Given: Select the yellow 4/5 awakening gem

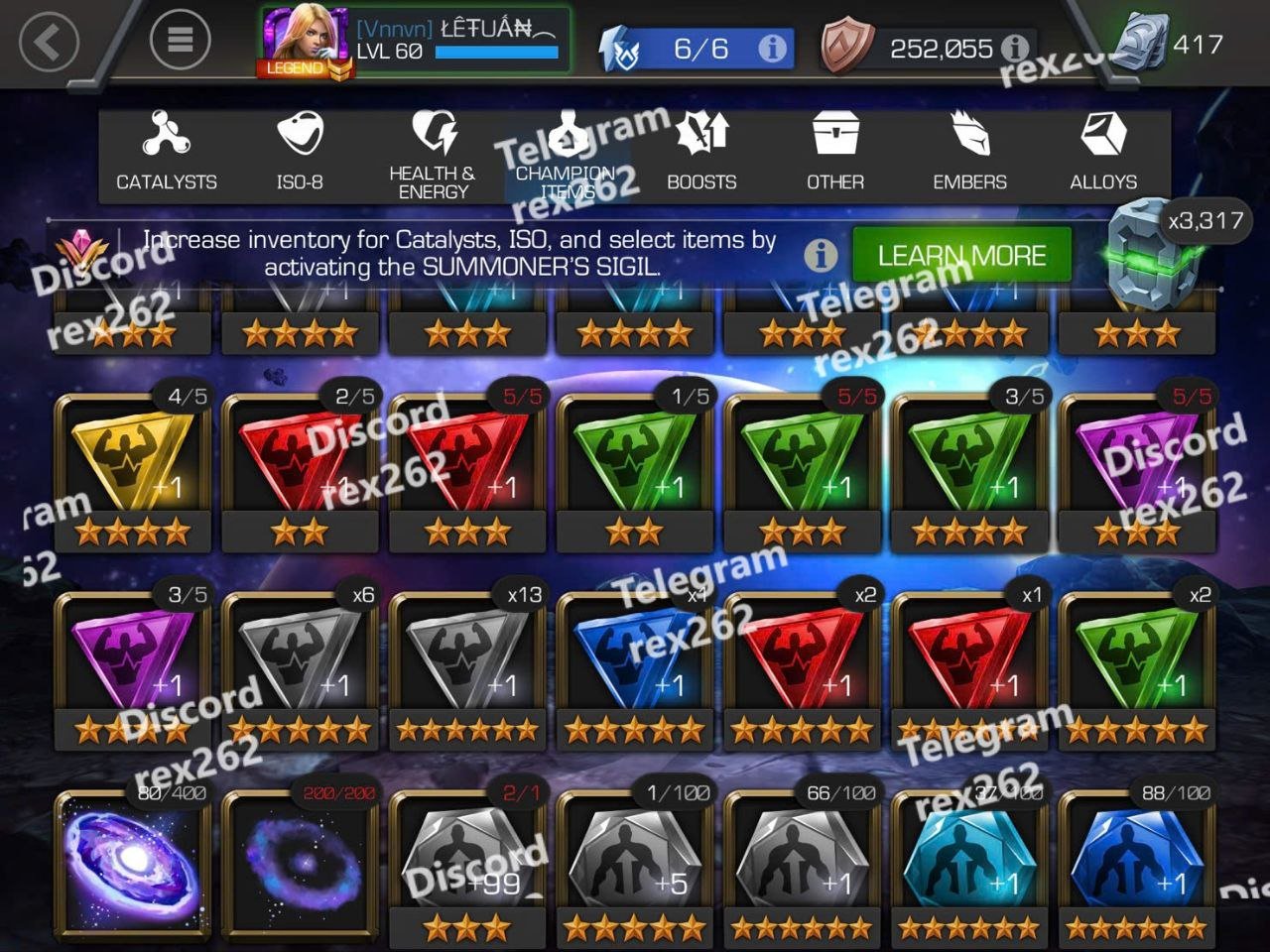Looking at the screenshot, I should [x=133, y=471].
